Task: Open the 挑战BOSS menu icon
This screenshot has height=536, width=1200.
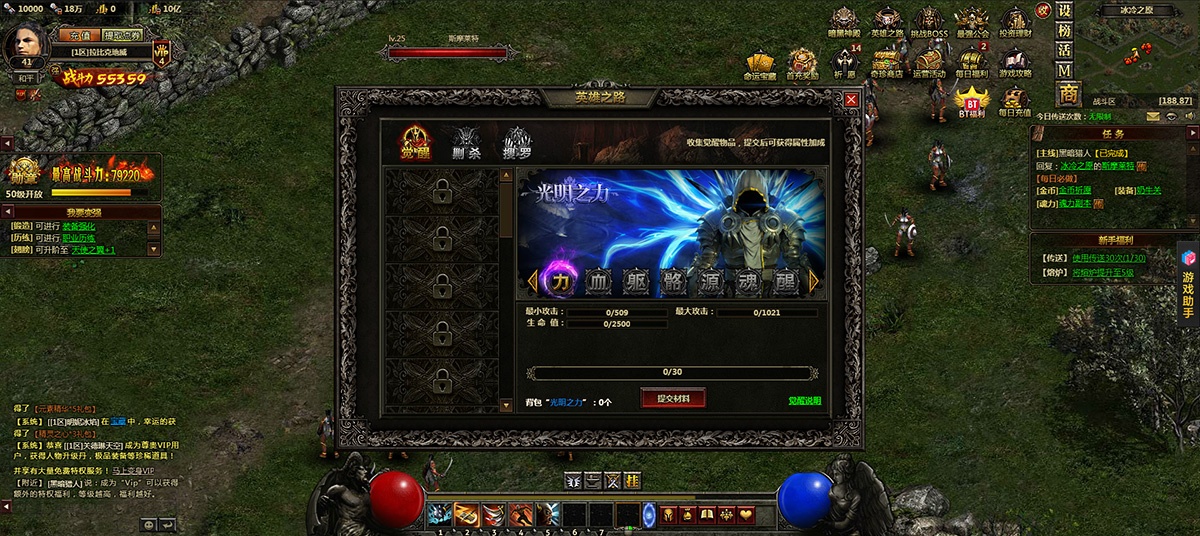Action: pyautogui.click(x=930, y=22)
